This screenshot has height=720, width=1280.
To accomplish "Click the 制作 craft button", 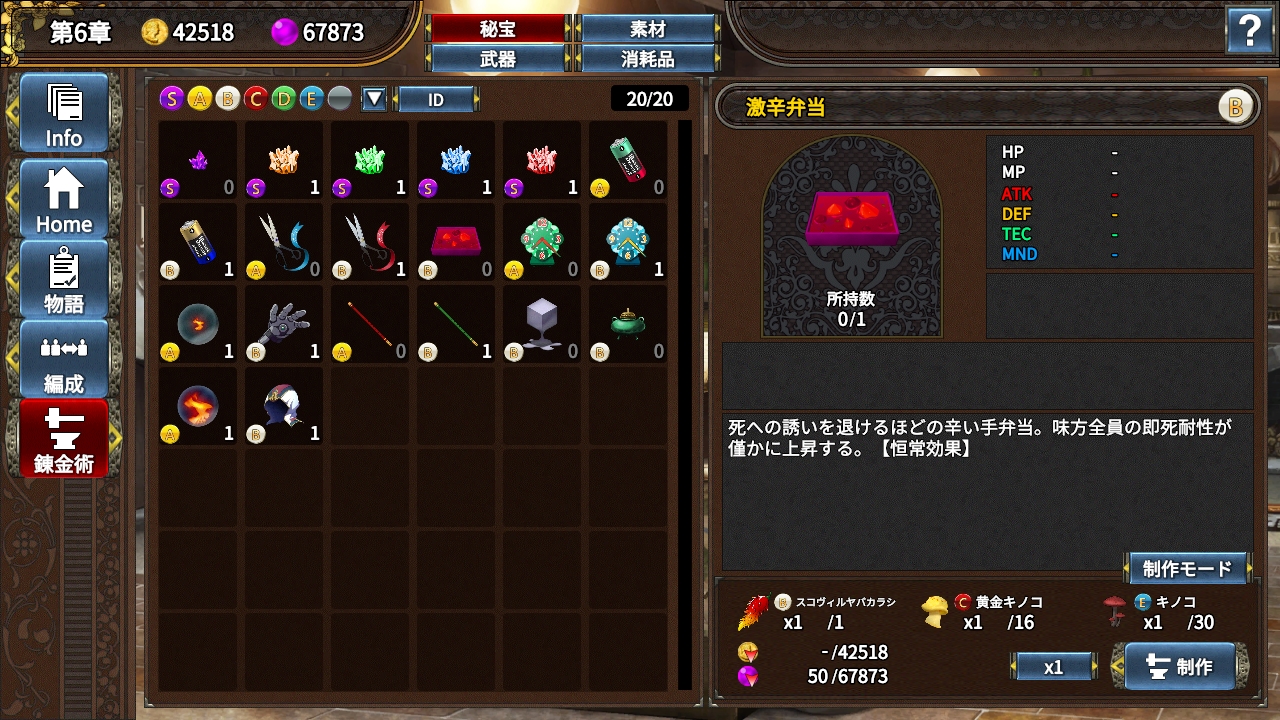I will (1181, 666).
